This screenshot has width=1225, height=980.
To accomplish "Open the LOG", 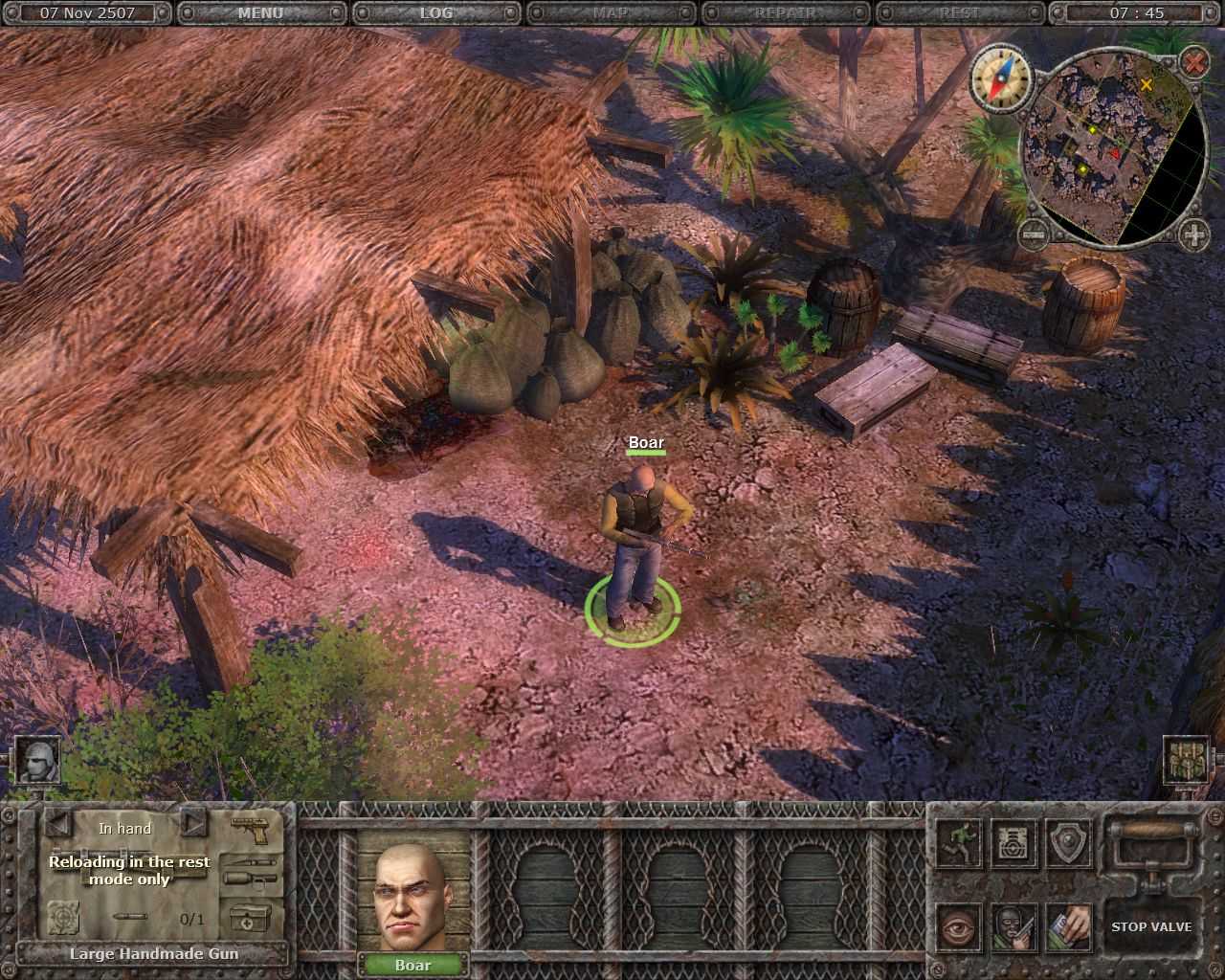I will click(x=436, y=13).
